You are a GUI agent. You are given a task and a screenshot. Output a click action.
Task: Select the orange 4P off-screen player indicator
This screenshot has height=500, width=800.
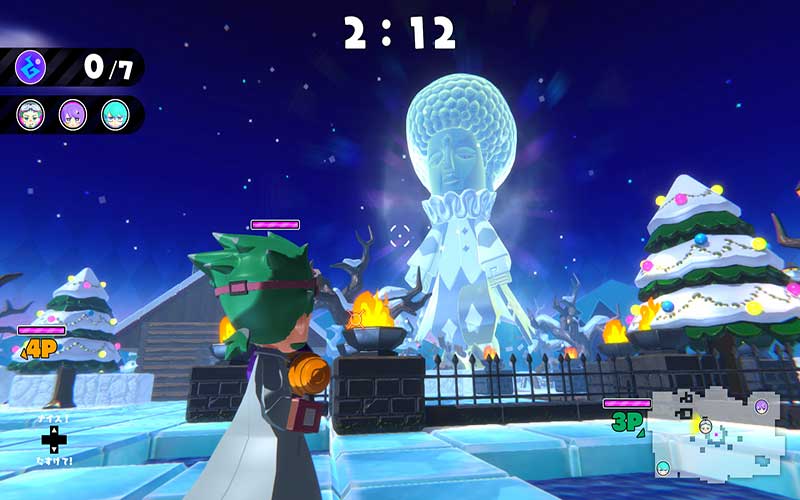click(x=39, y=348)
